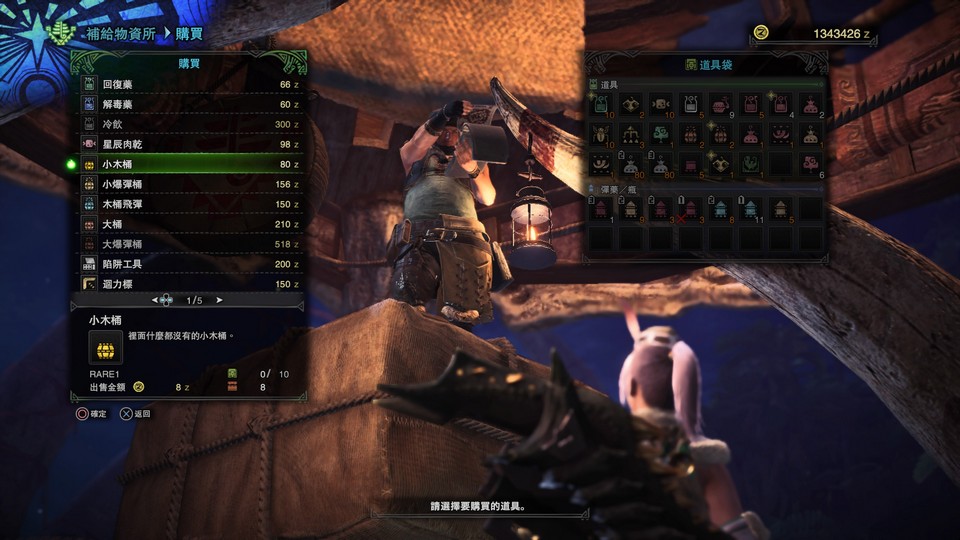This screenshot has width=960, height=540.
Task: Choose 陷阱工具 from the shop
Action: [x=190, y=264]
